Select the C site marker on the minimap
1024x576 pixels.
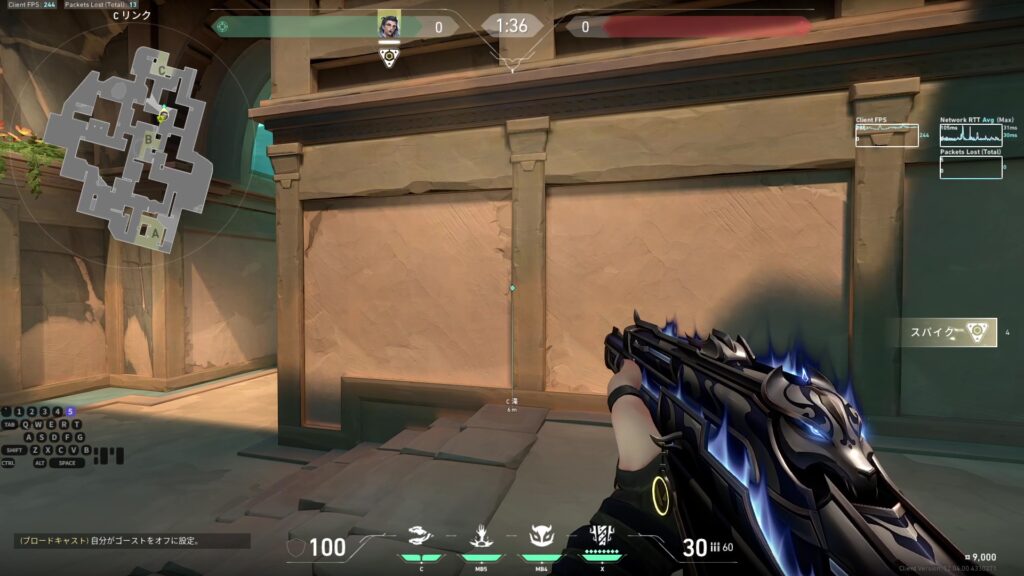click(162, 71)
